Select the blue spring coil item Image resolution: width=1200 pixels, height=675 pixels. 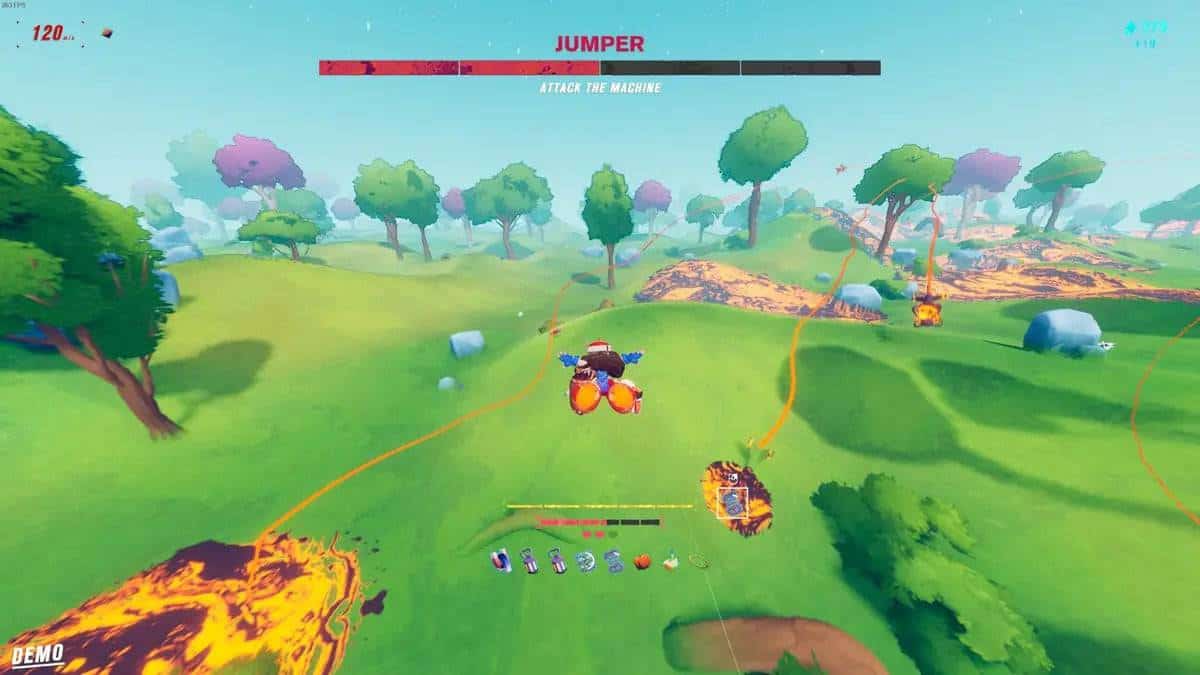coord(613,562)
